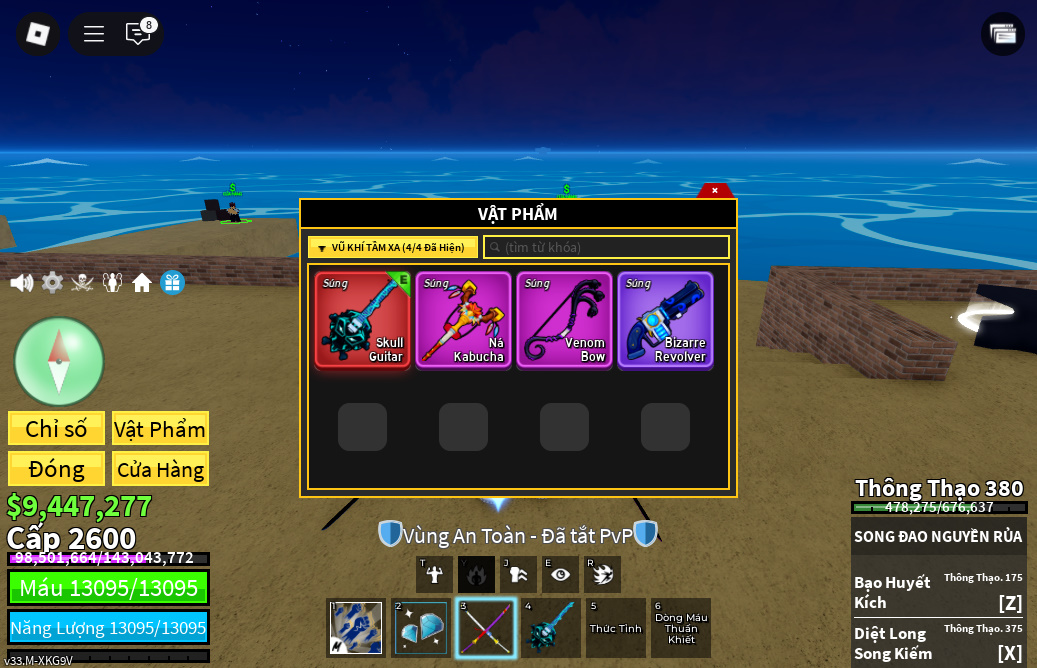This screenshot has width=1037, height=668.
Task: Close the Vật Phẩm inventory window
Action: coord(715,190)
